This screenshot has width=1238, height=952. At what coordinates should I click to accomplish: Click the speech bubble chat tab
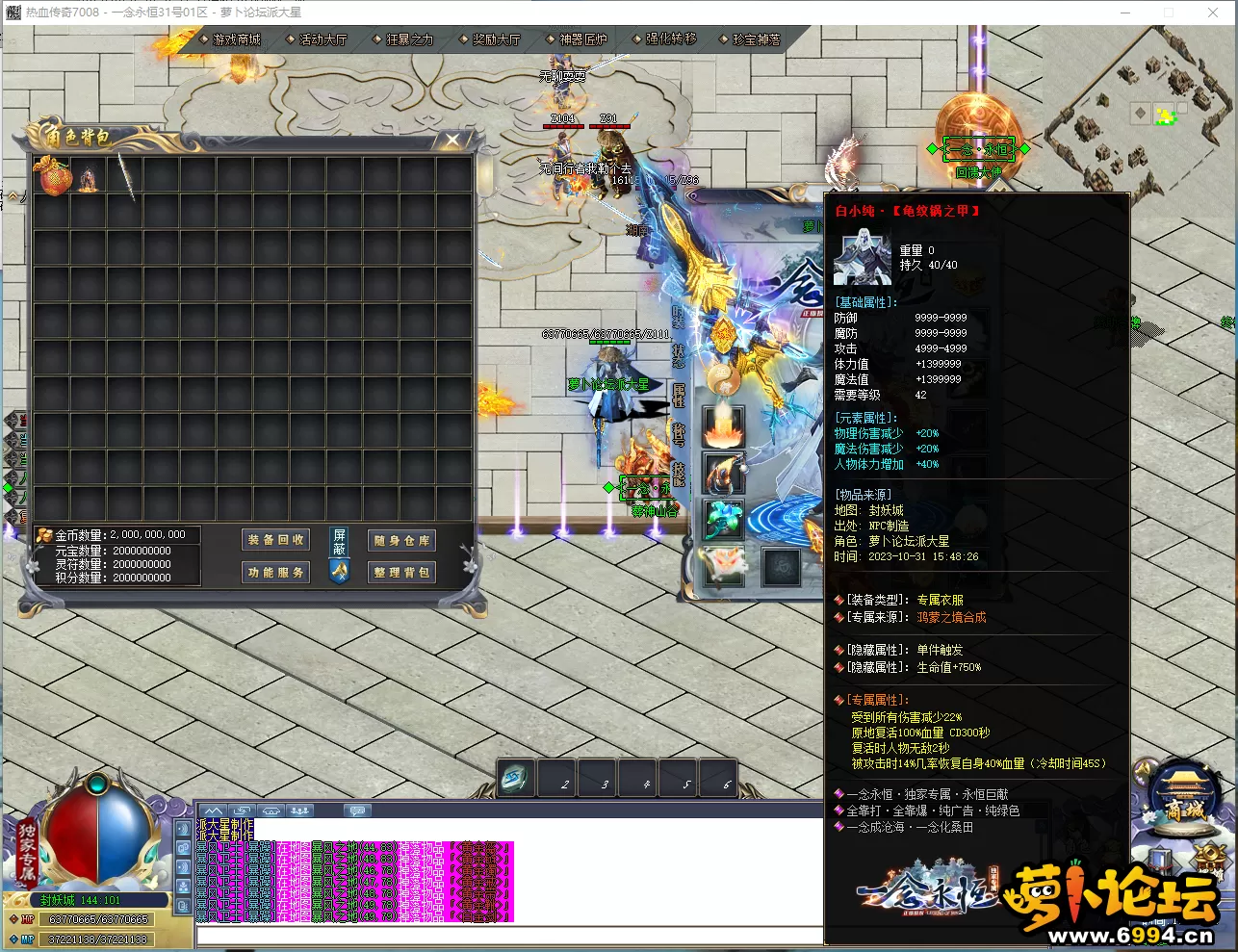[x=357, y=810]
